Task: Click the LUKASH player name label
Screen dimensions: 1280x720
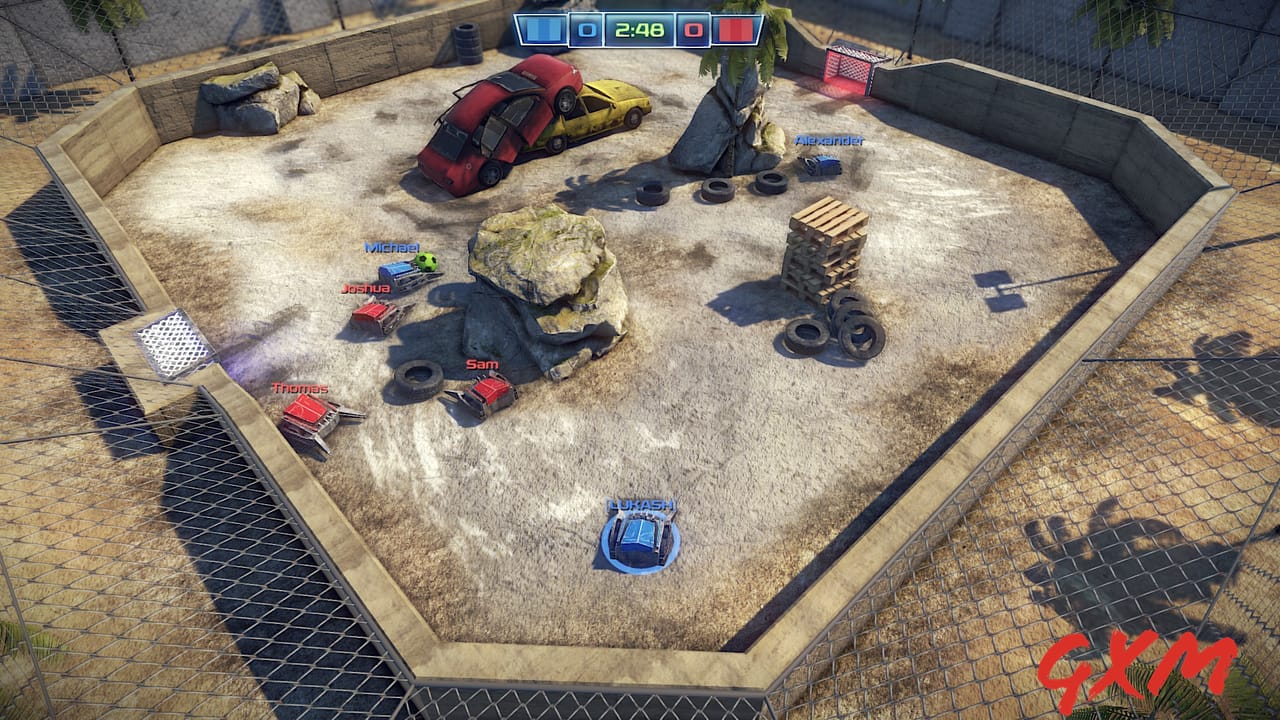Action: tap(641, 505)
